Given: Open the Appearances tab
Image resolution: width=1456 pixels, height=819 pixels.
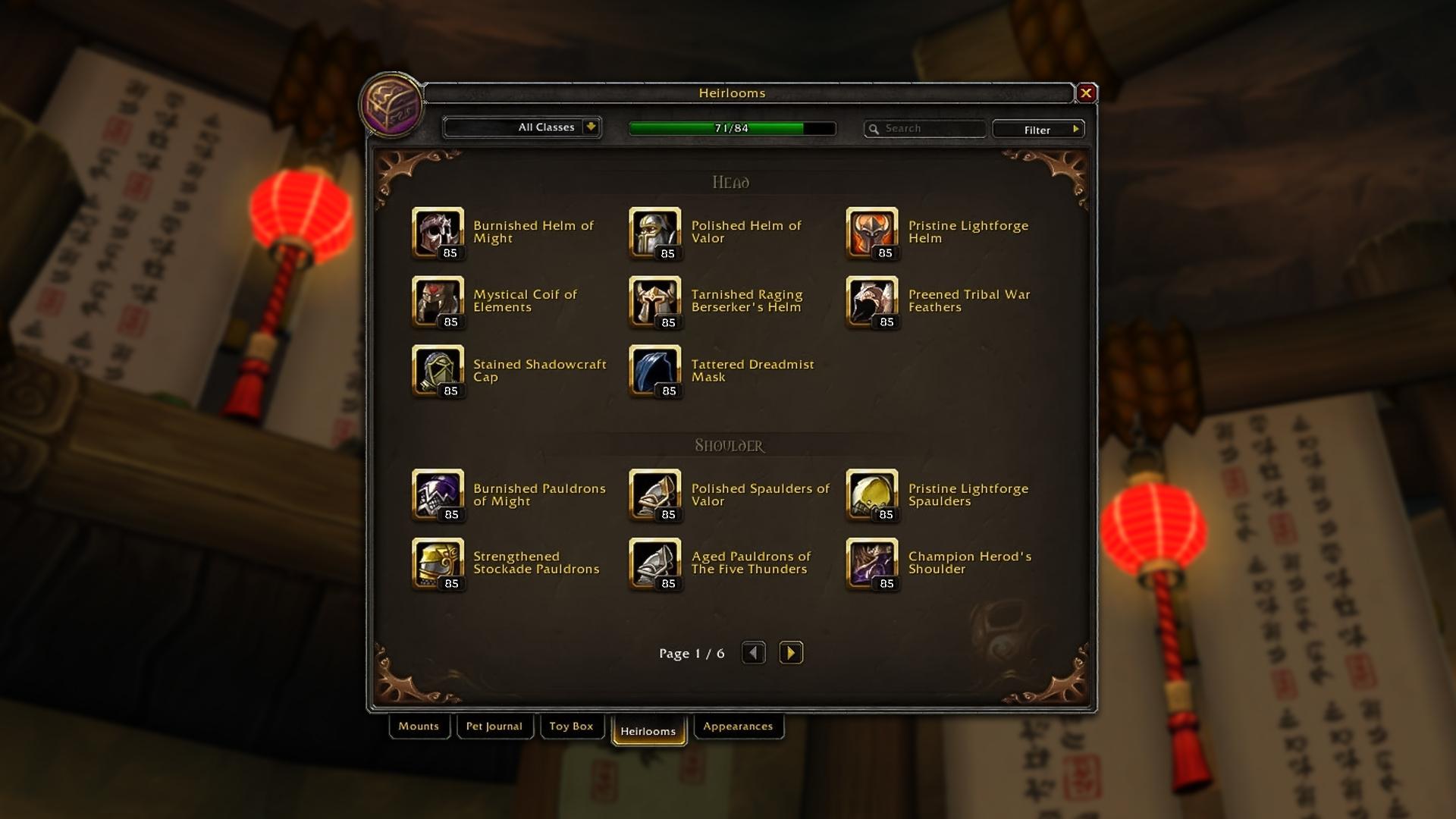Looking at the screenshot, I should pyautogui.click(x=738, y=726).
